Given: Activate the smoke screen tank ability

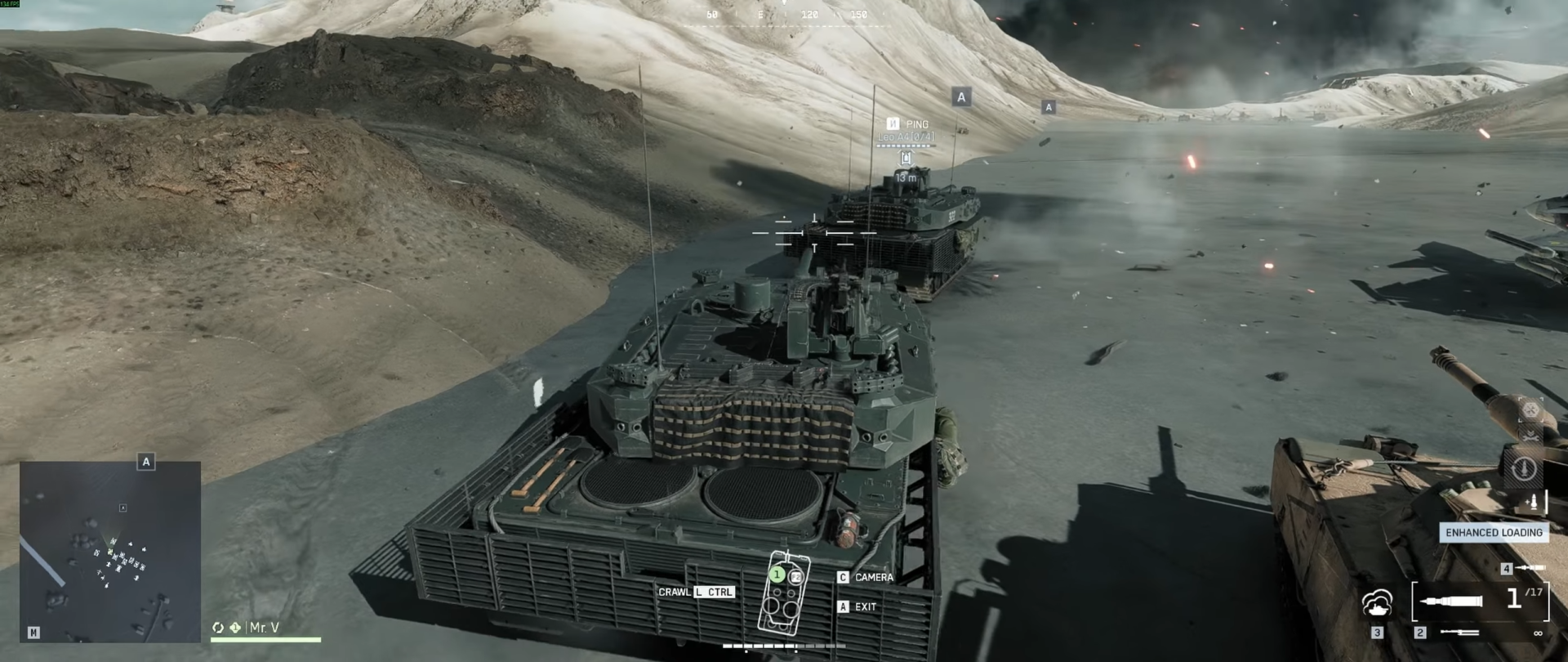Looking at the screenshot, I should click(1378, 604).
